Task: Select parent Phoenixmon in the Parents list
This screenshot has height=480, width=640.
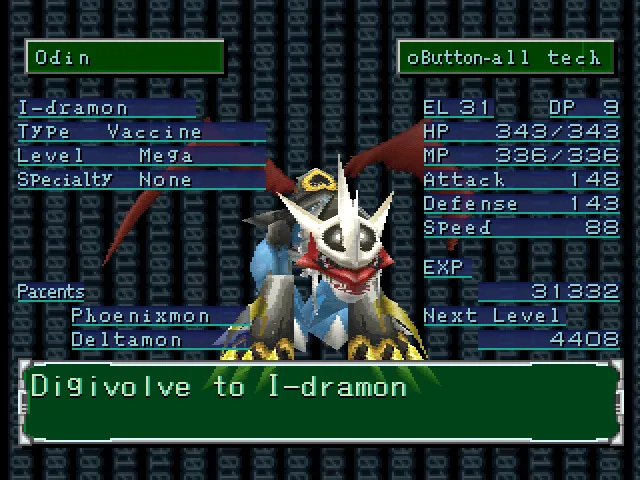Action: click(141, 316)
